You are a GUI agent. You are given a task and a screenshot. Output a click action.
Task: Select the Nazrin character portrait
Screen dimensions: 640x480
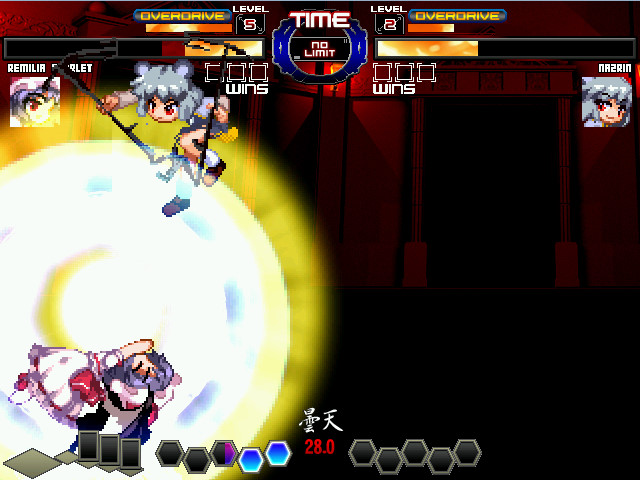coord(606,101)
